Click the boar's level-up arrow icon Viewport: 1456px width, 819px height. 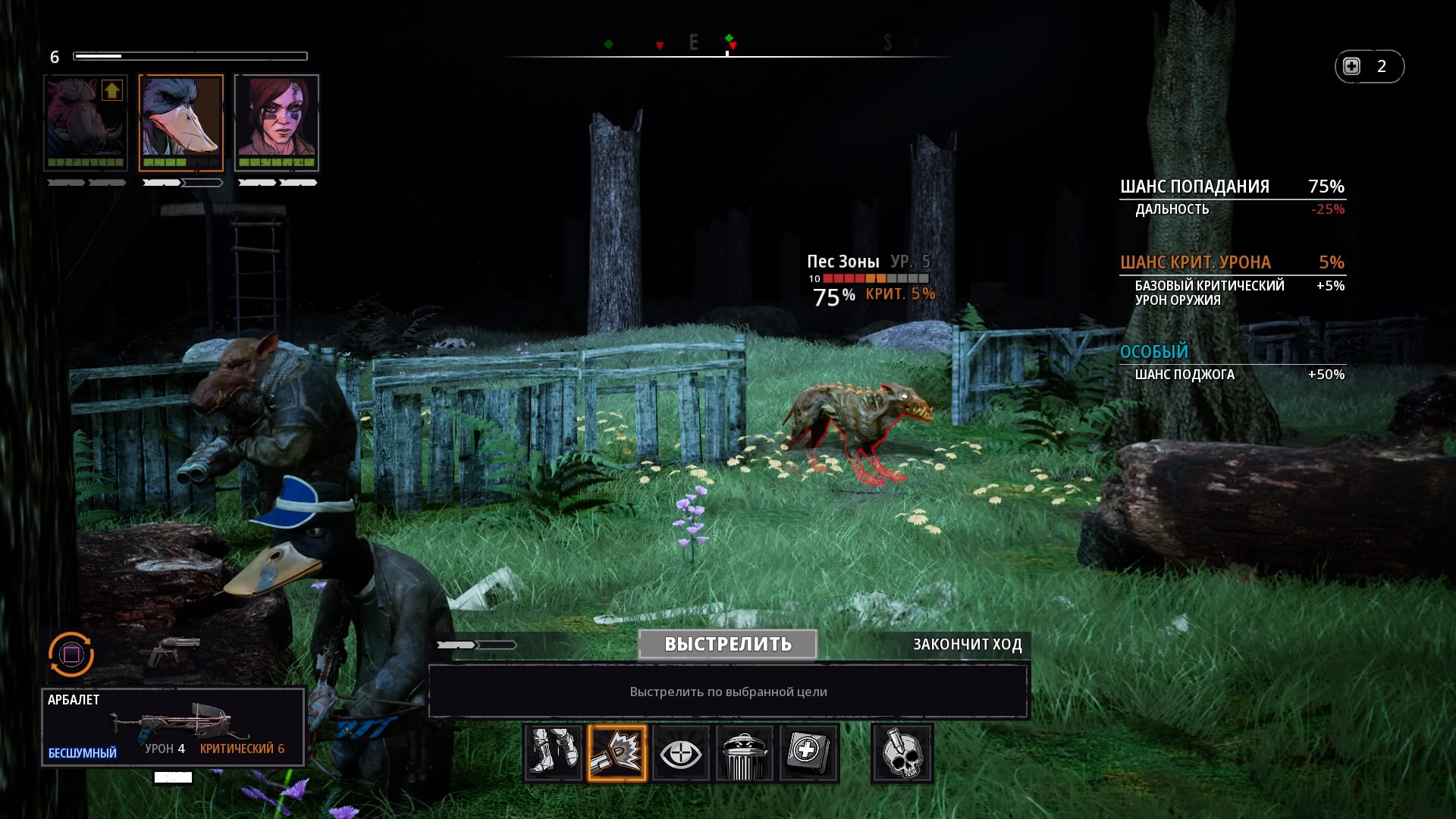112,91
